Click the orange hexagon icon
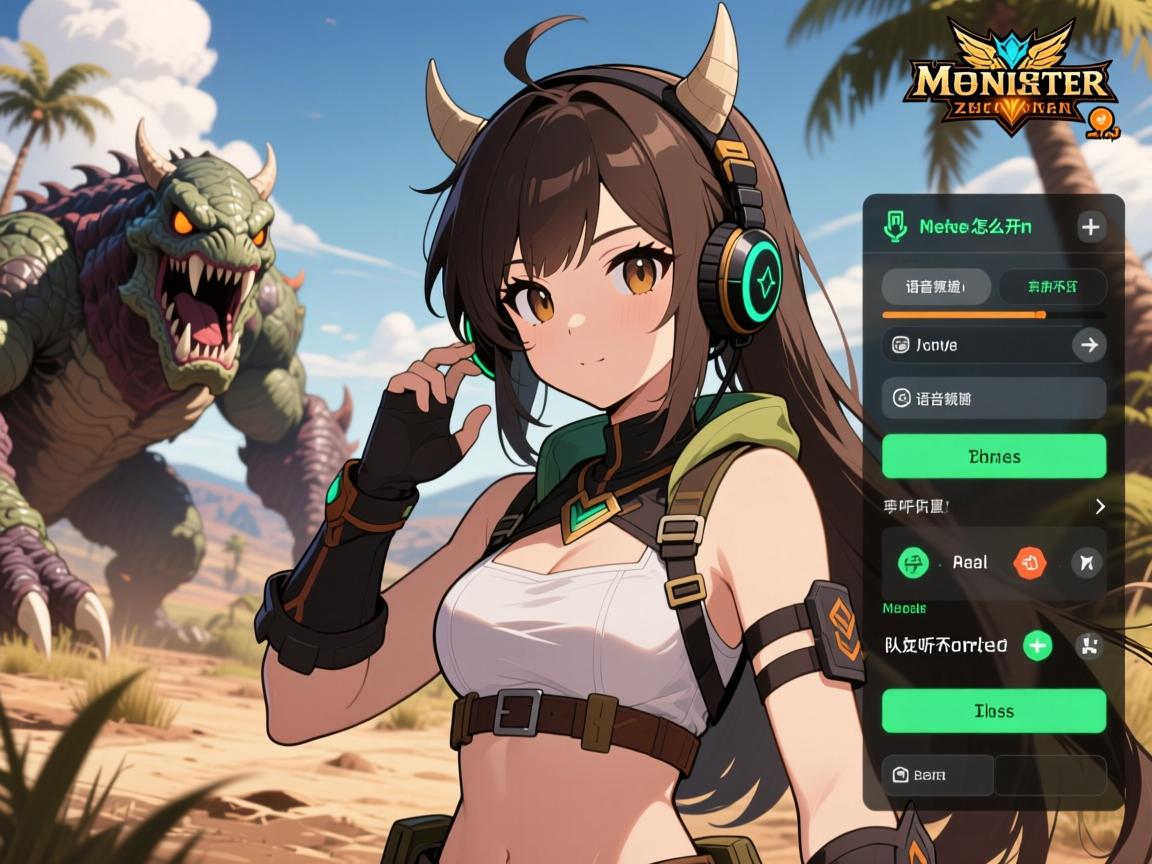Viewport: 1152px width, 864px height. (x=1029, y=562)
